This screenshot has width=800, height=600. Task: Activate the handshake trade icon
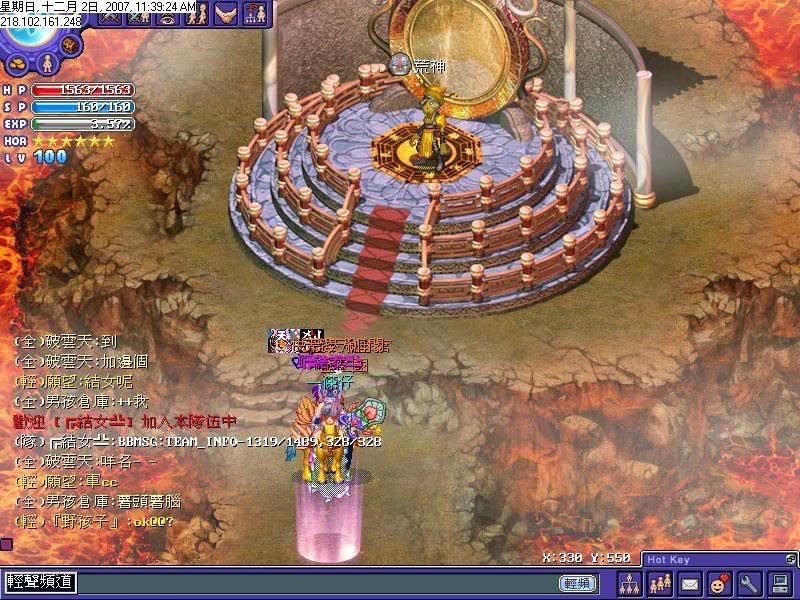(226, 14)
